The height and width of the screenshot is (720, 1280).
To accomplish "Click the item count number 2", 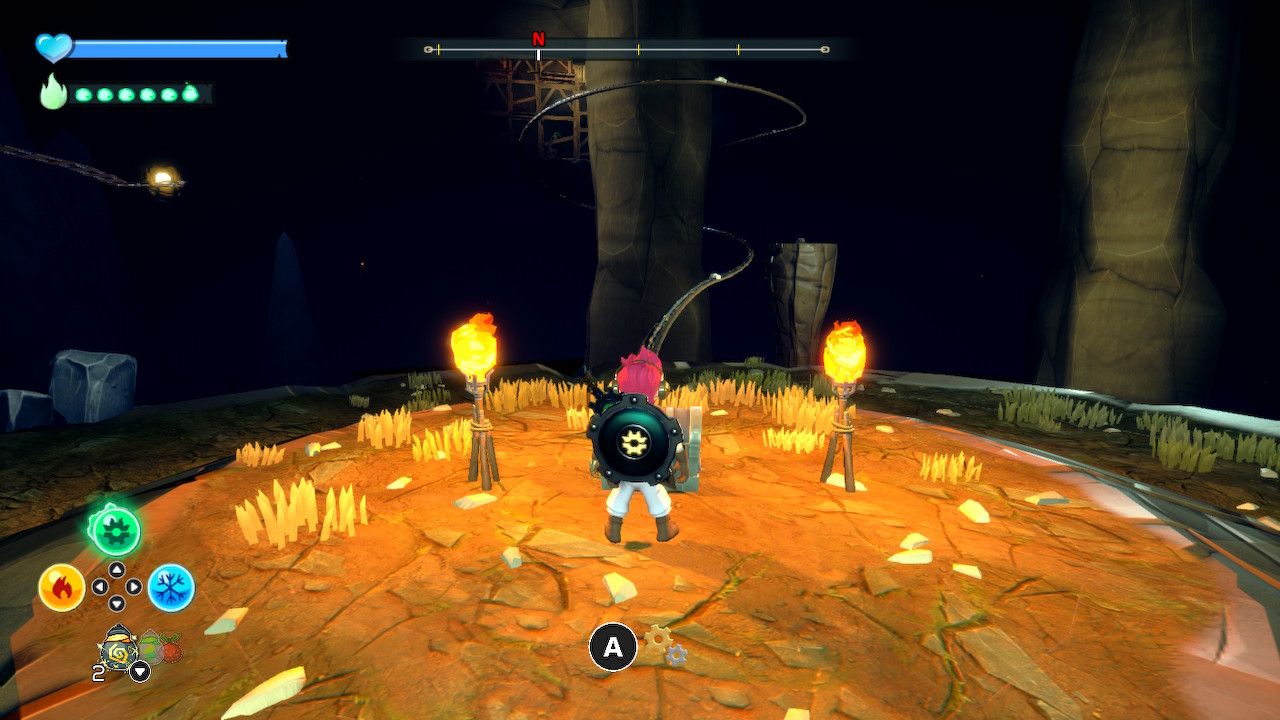I will point(97,671).
